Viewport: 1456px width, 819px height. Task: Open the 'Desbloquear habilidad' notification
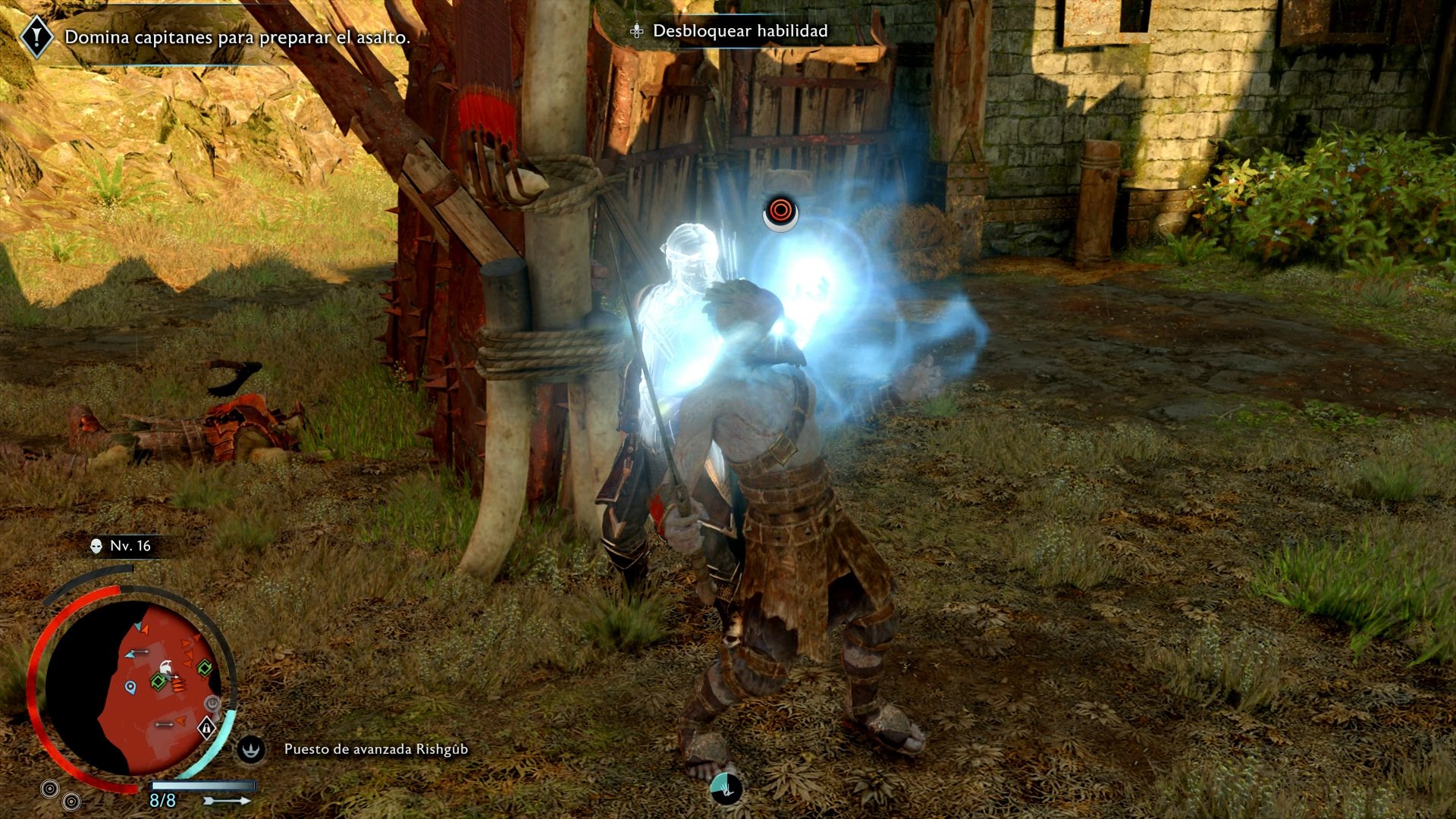739,31
